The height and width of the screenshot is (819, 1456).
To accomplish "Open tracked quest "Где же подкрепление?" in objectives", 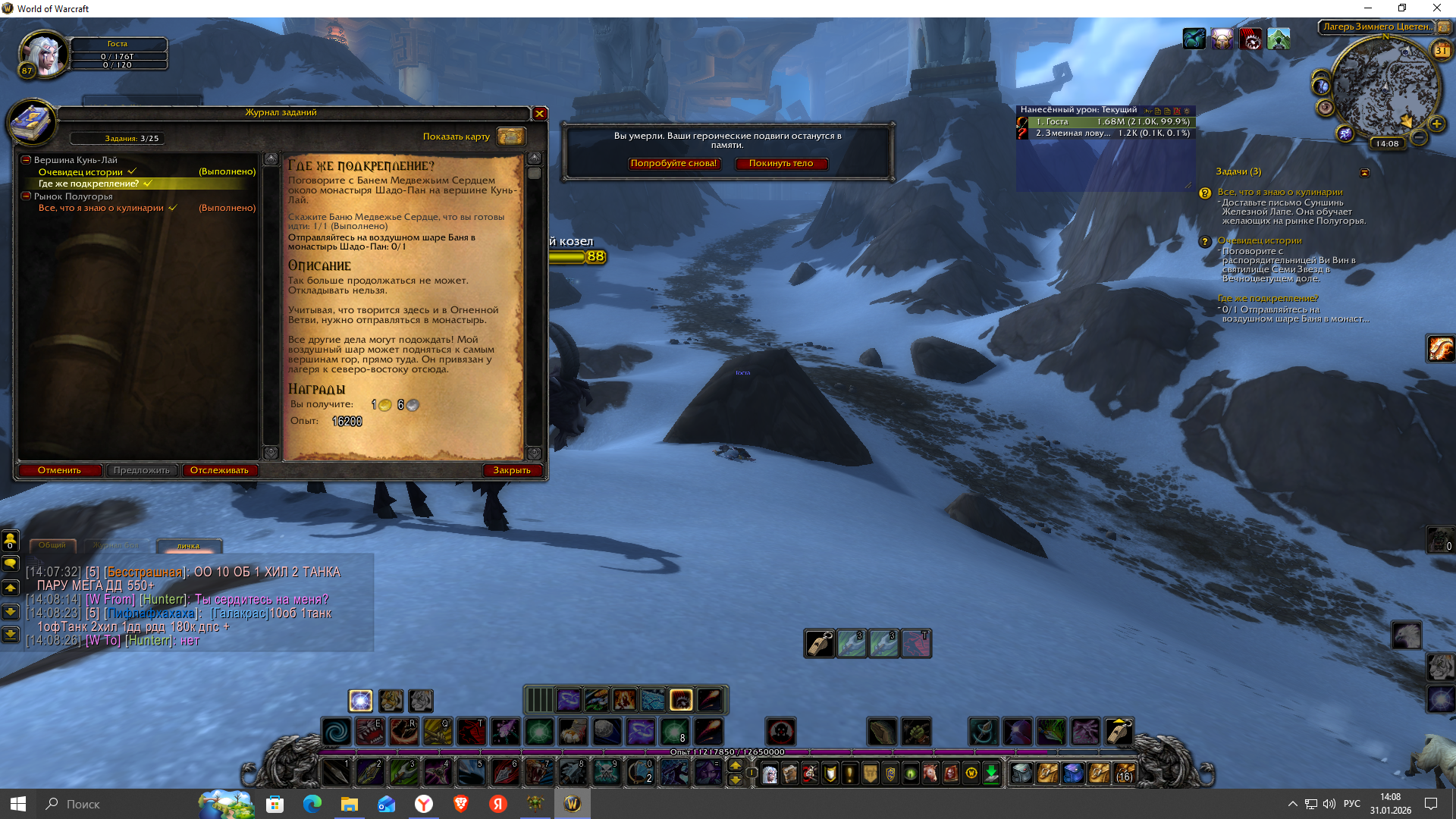I will tap(1267, 298).
